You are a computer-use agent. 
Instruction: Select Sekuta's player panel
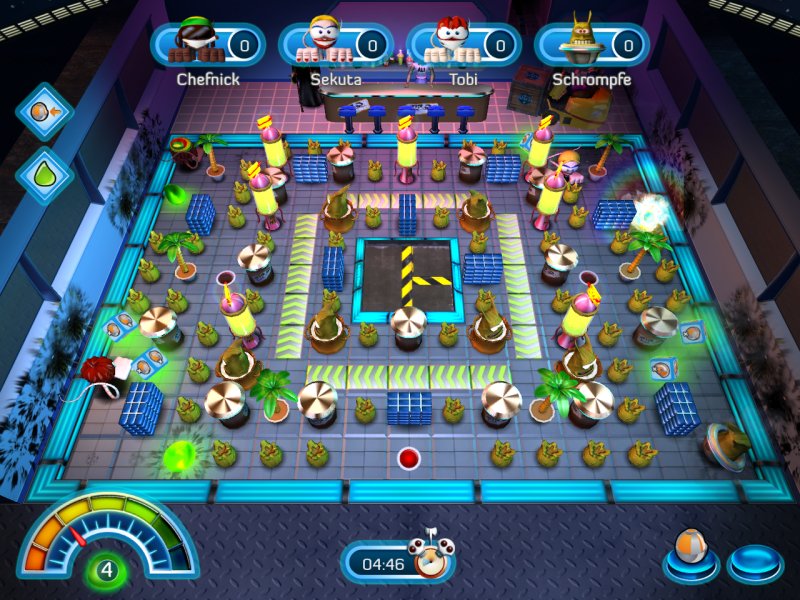pos(335,45)
